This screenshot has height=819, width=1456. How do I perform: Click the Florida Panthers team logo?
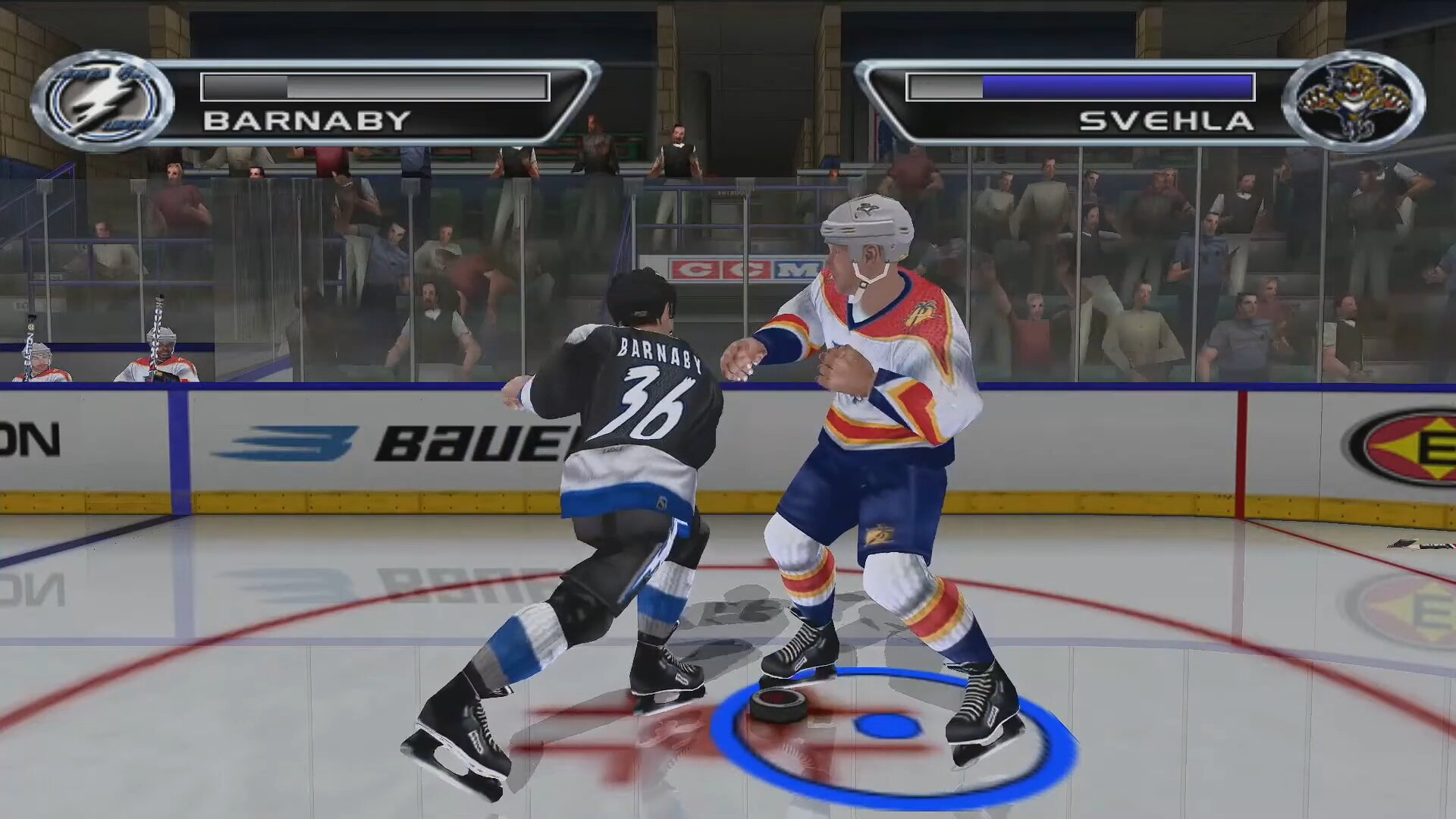(1354, 102)
